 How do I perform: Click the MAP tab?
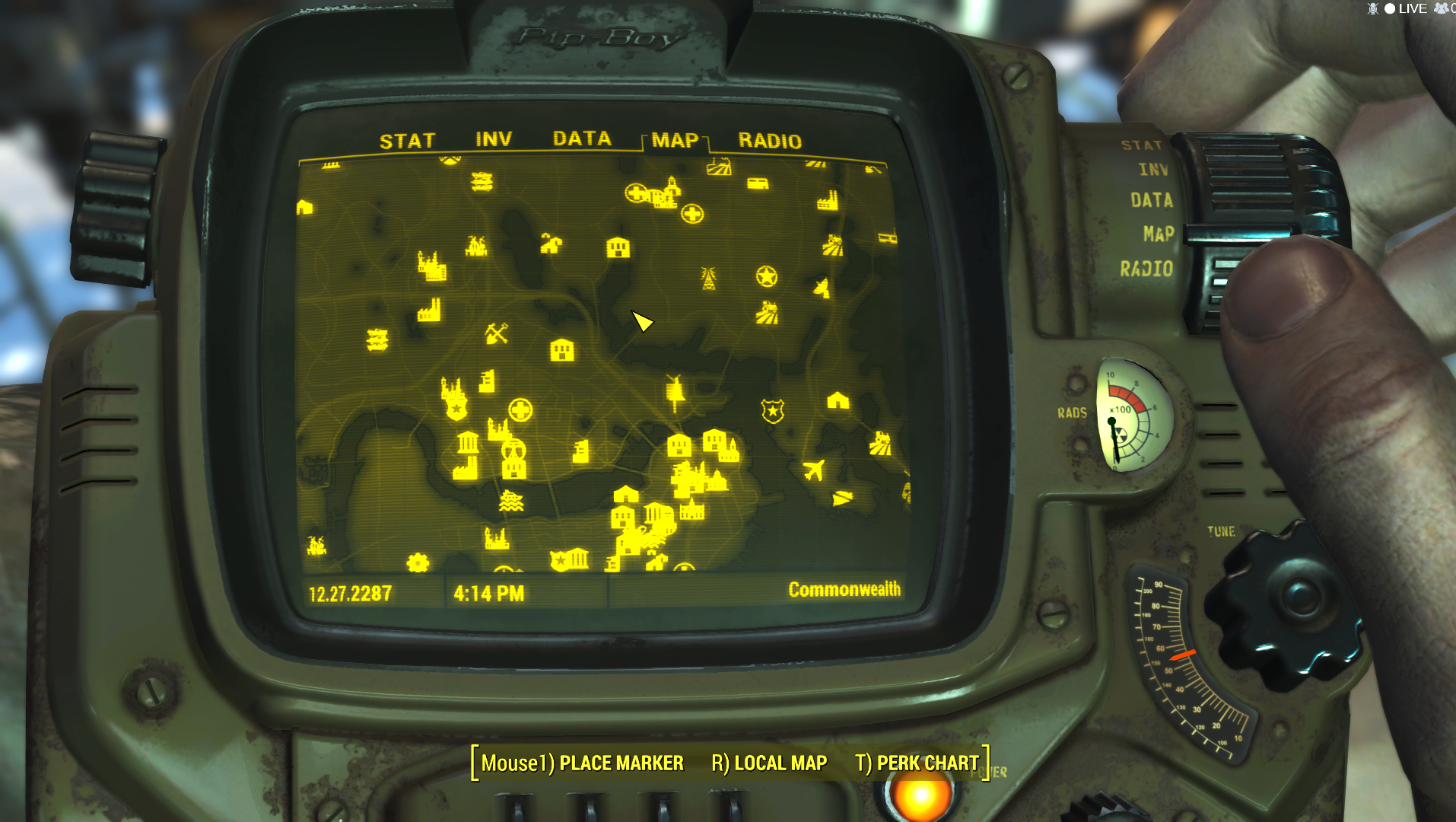tap(675, 141)
